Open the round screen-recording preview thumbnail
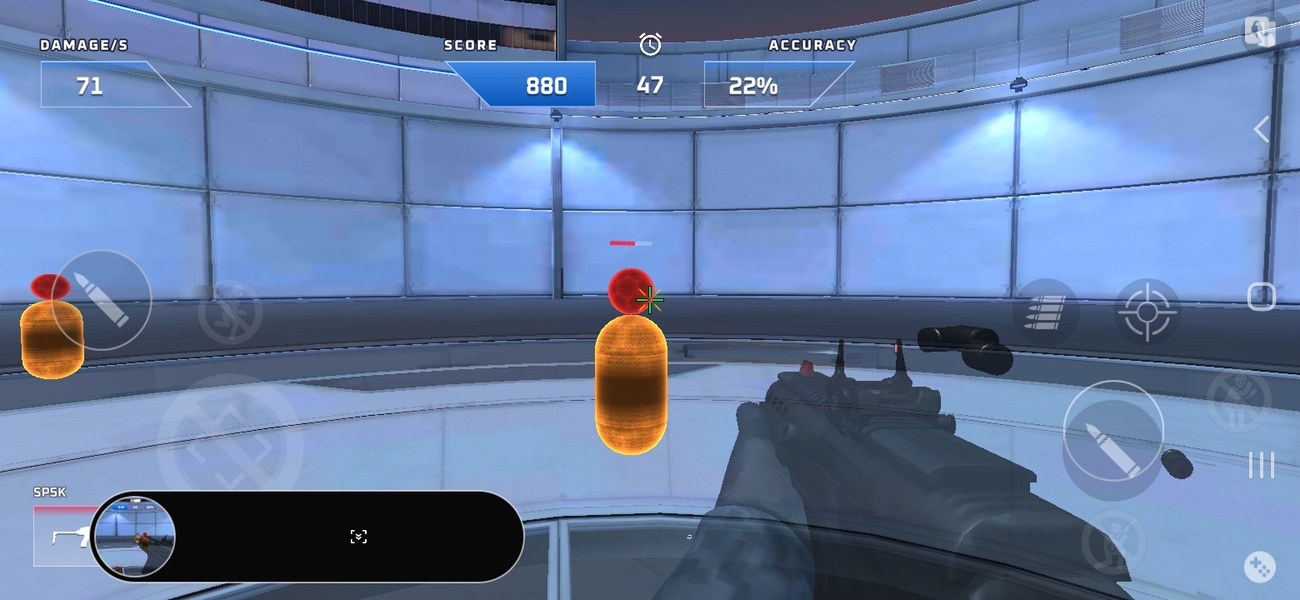 pyautogui.click(x=134, y=537)
